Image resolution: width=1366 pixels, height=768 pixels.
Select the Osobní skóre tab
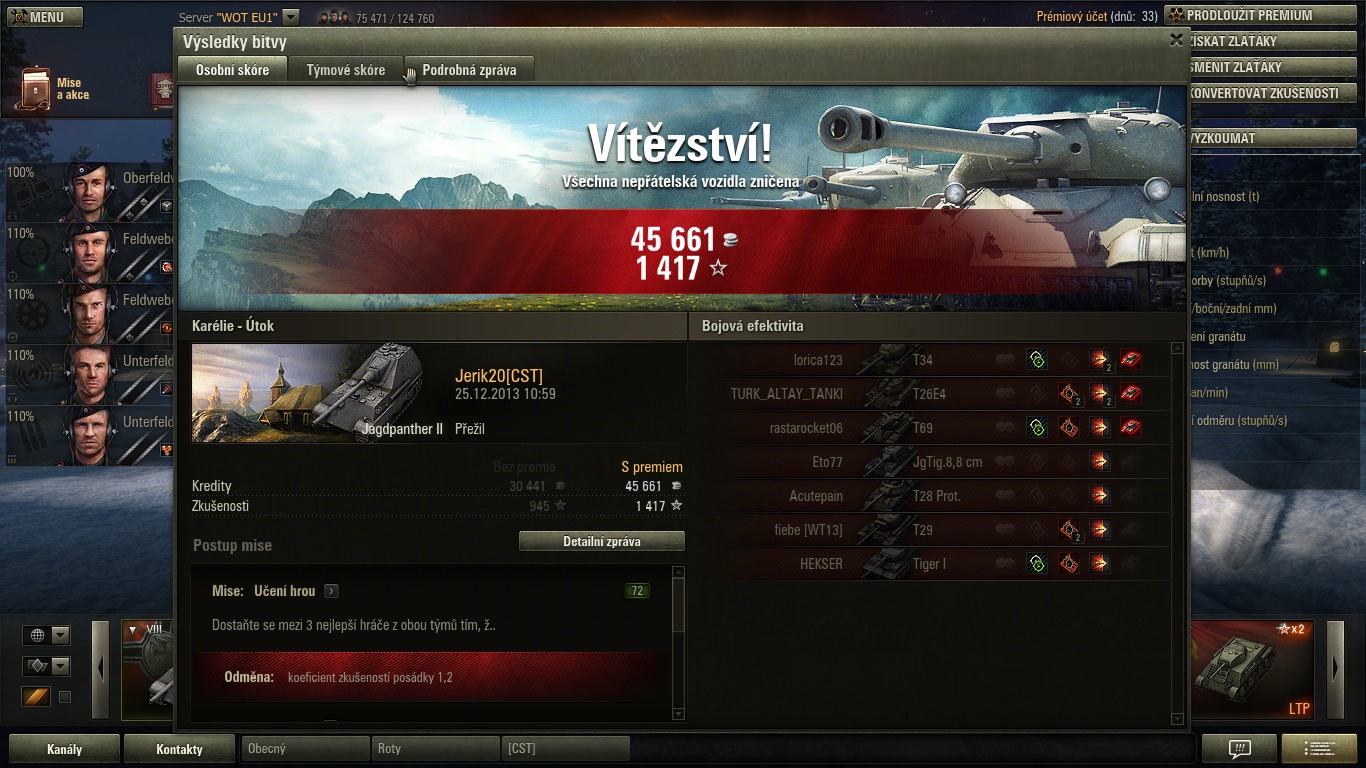tap(232, 70)
